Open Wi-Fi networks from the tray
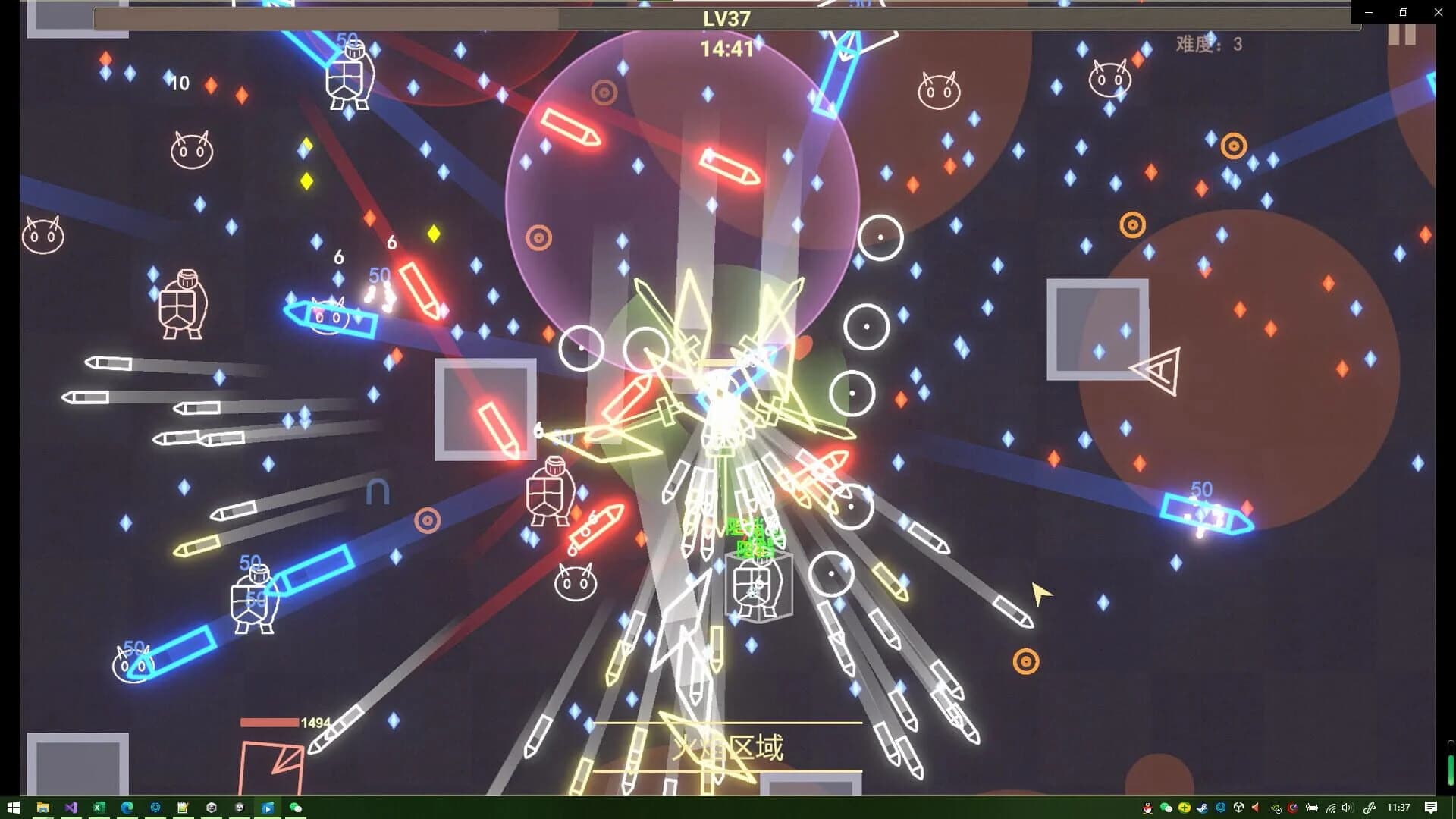 pos(1332,808)
